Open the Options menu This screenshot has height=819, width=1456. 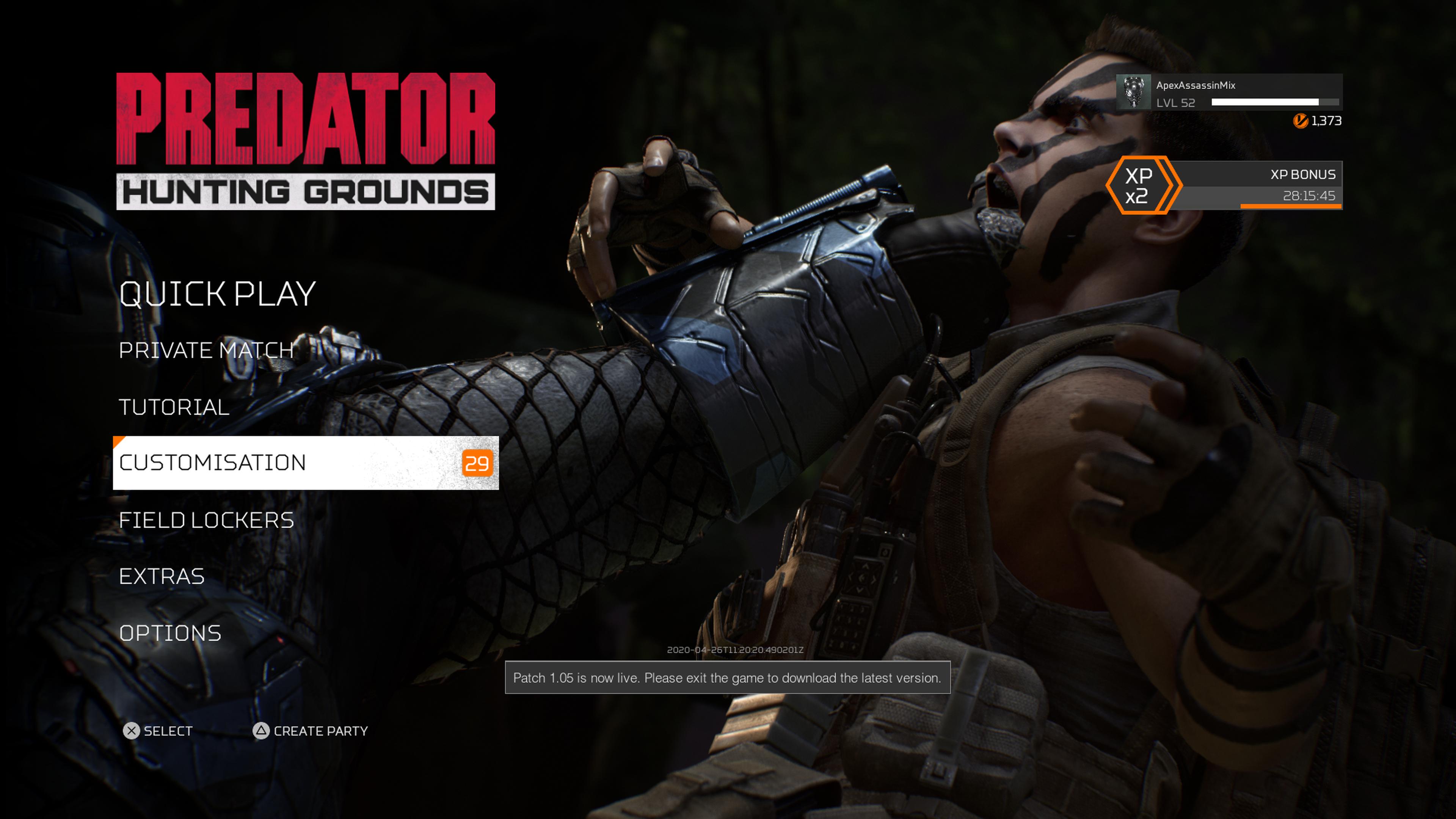coord(170,633)
